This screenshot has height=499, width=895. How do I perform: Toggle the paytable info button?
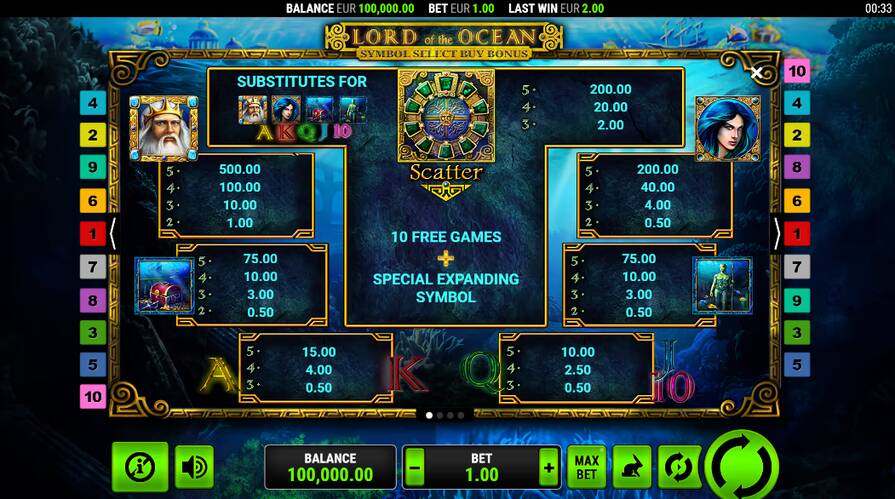point(139,466)
